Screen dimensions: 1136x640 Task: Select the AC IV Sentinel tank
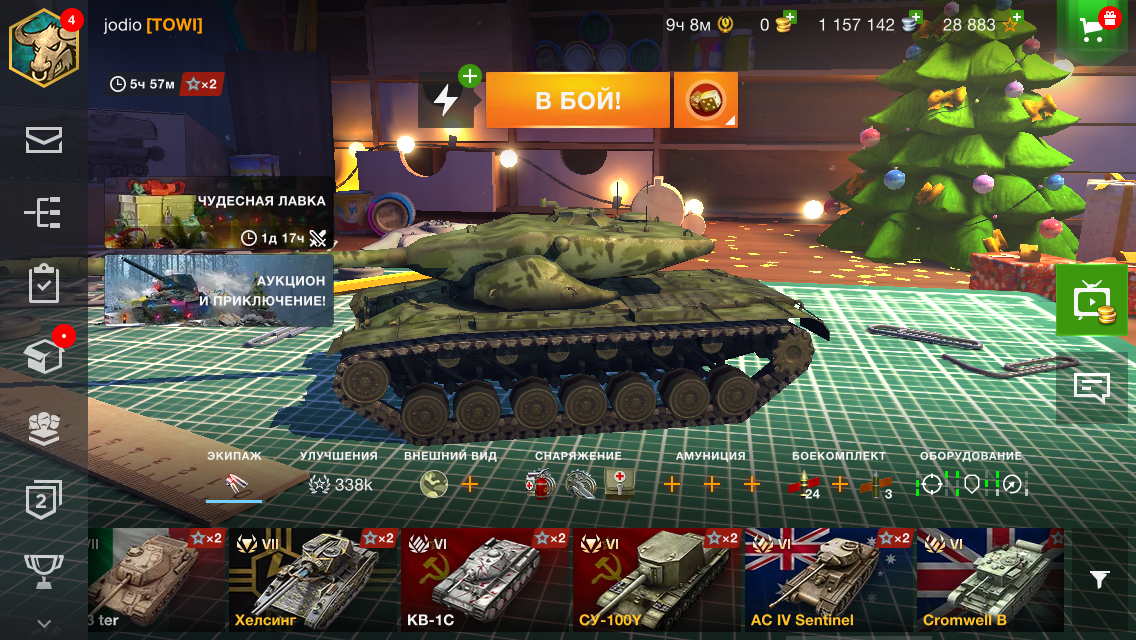point(829,580)
